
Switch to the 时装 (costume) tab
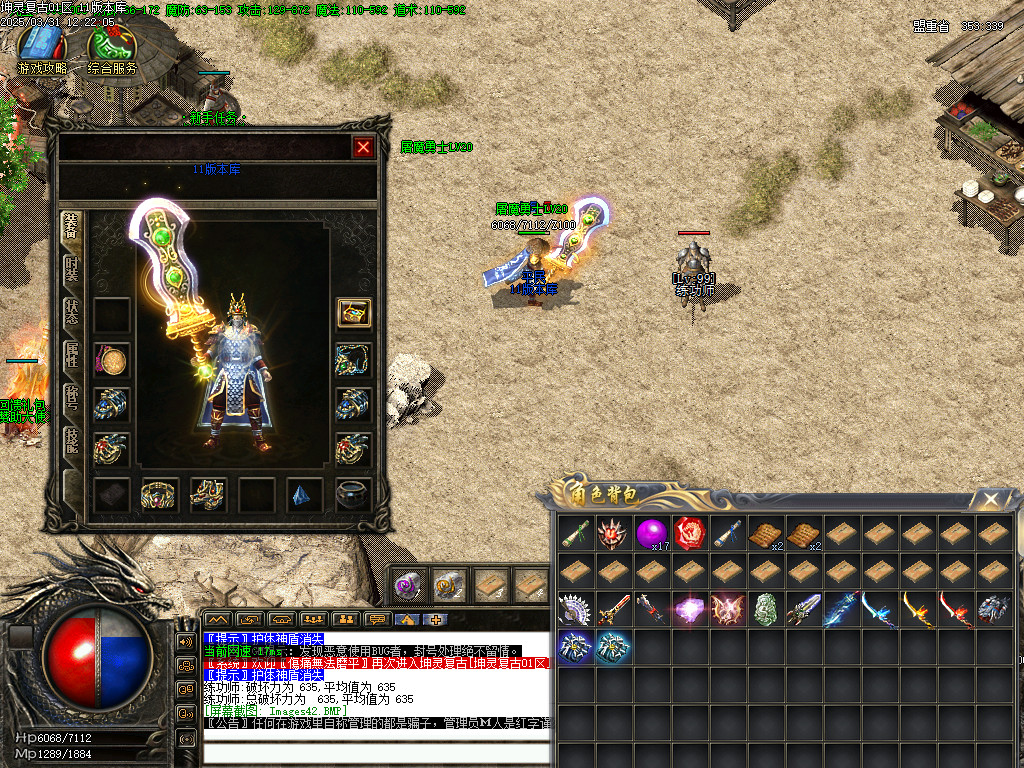coord(72,269)
